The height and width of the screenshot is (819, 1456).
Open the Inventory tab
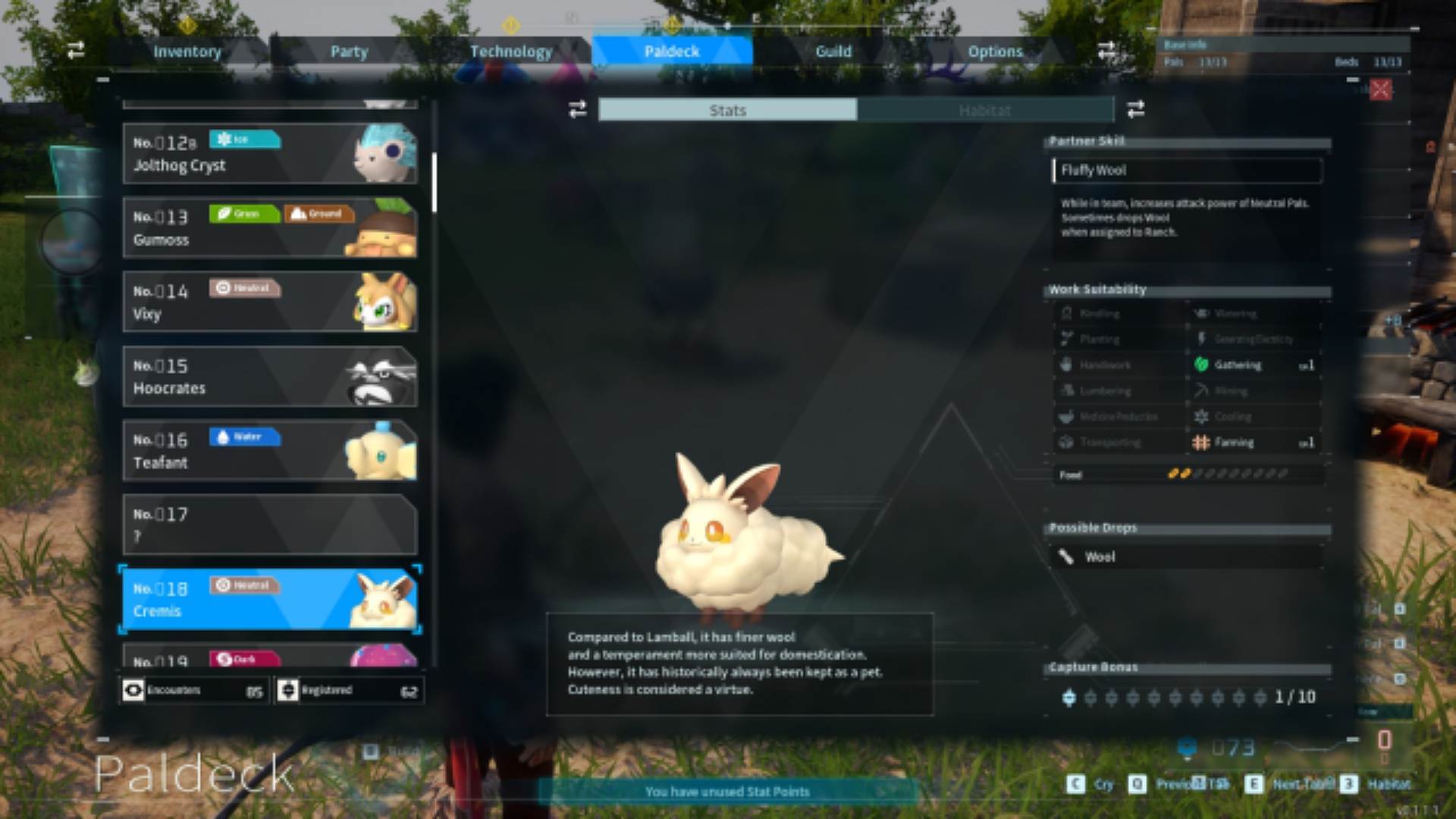coord(187,52)
